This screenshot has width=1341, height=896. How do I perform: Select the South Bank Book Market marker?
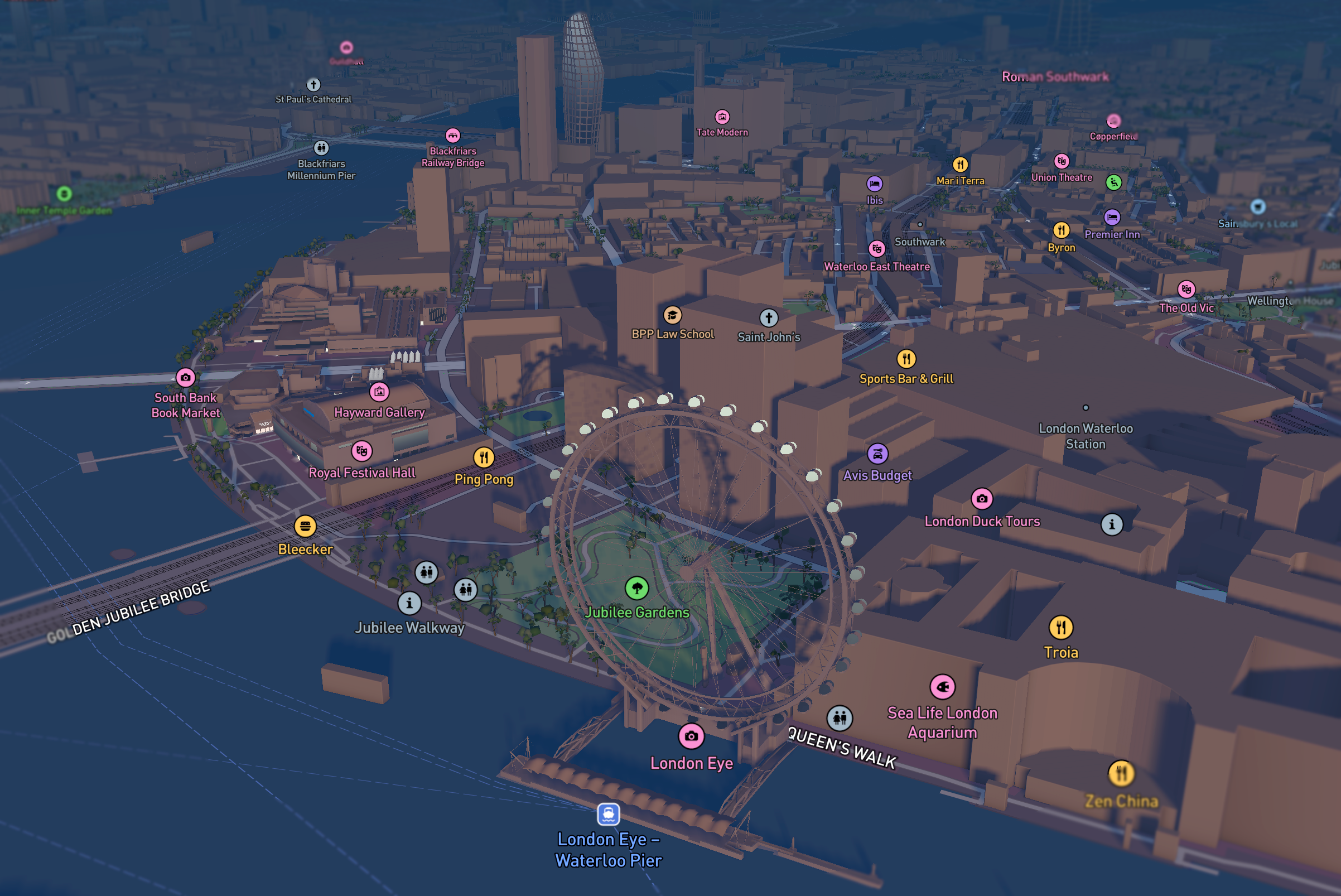(185, 377)
